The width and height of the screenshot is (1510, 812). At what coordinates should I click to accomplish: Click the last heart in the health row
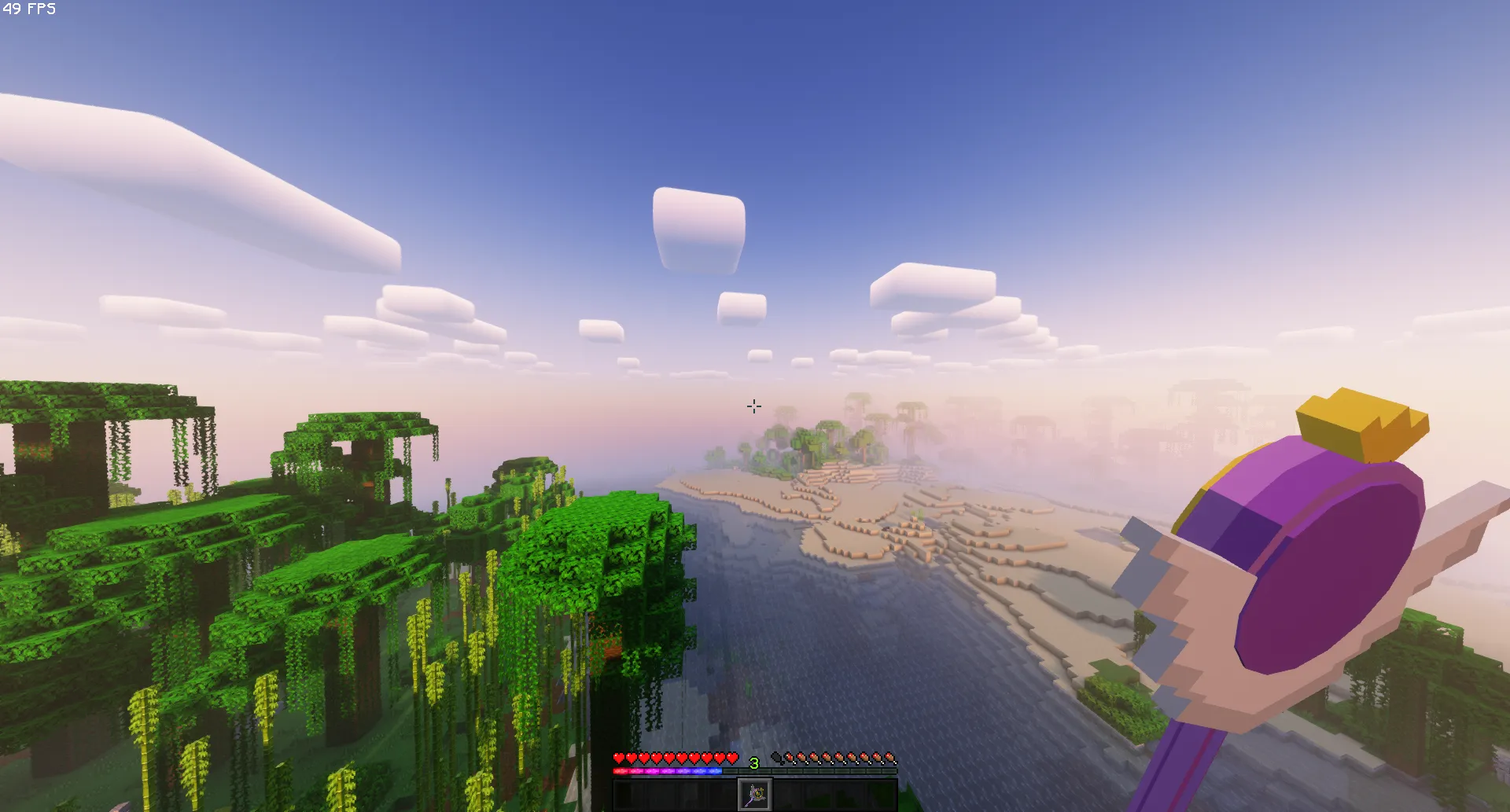[732, 757]
